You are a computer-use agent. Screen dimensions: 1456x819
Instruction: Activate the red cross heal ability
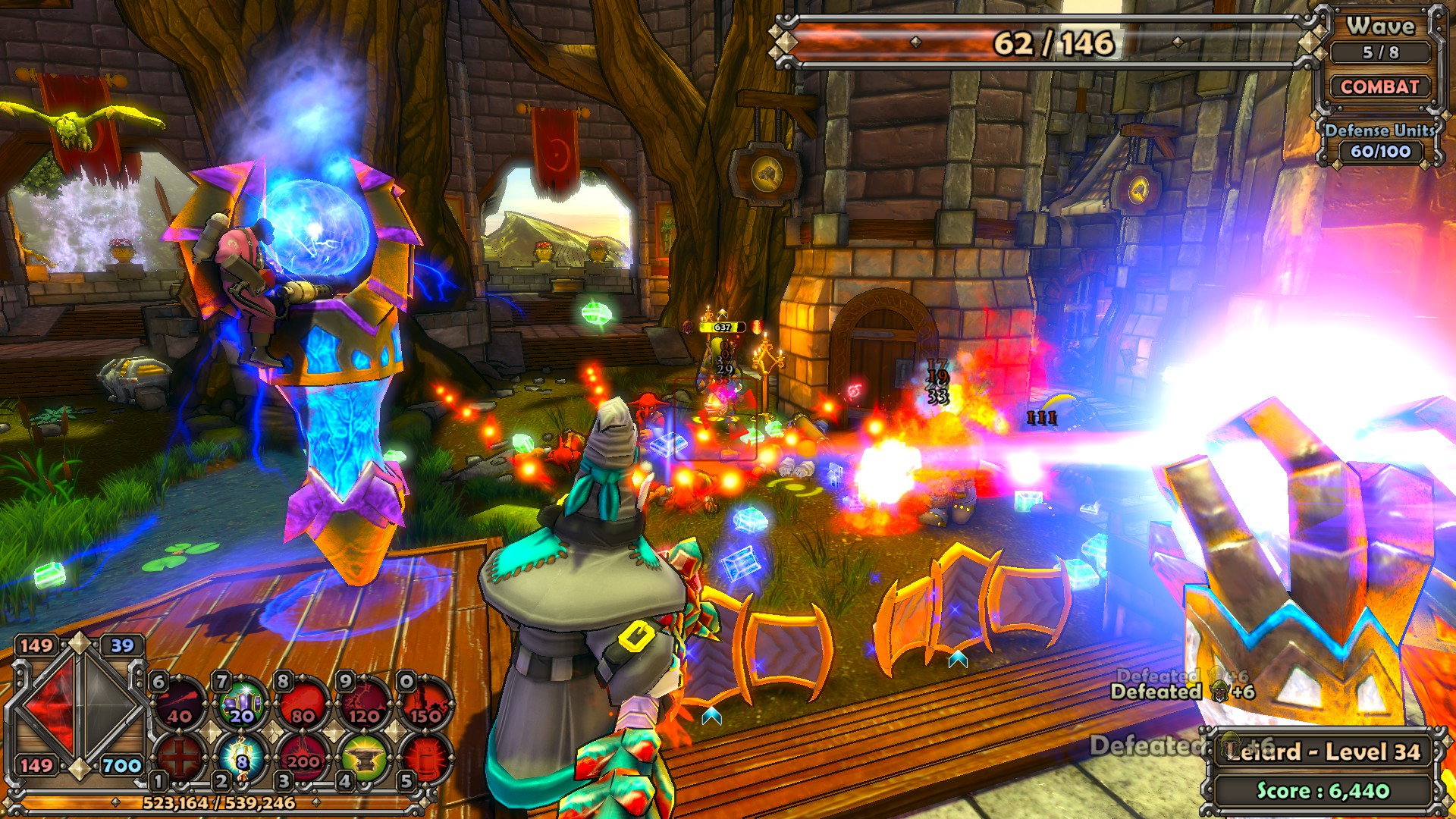point(180,757)
